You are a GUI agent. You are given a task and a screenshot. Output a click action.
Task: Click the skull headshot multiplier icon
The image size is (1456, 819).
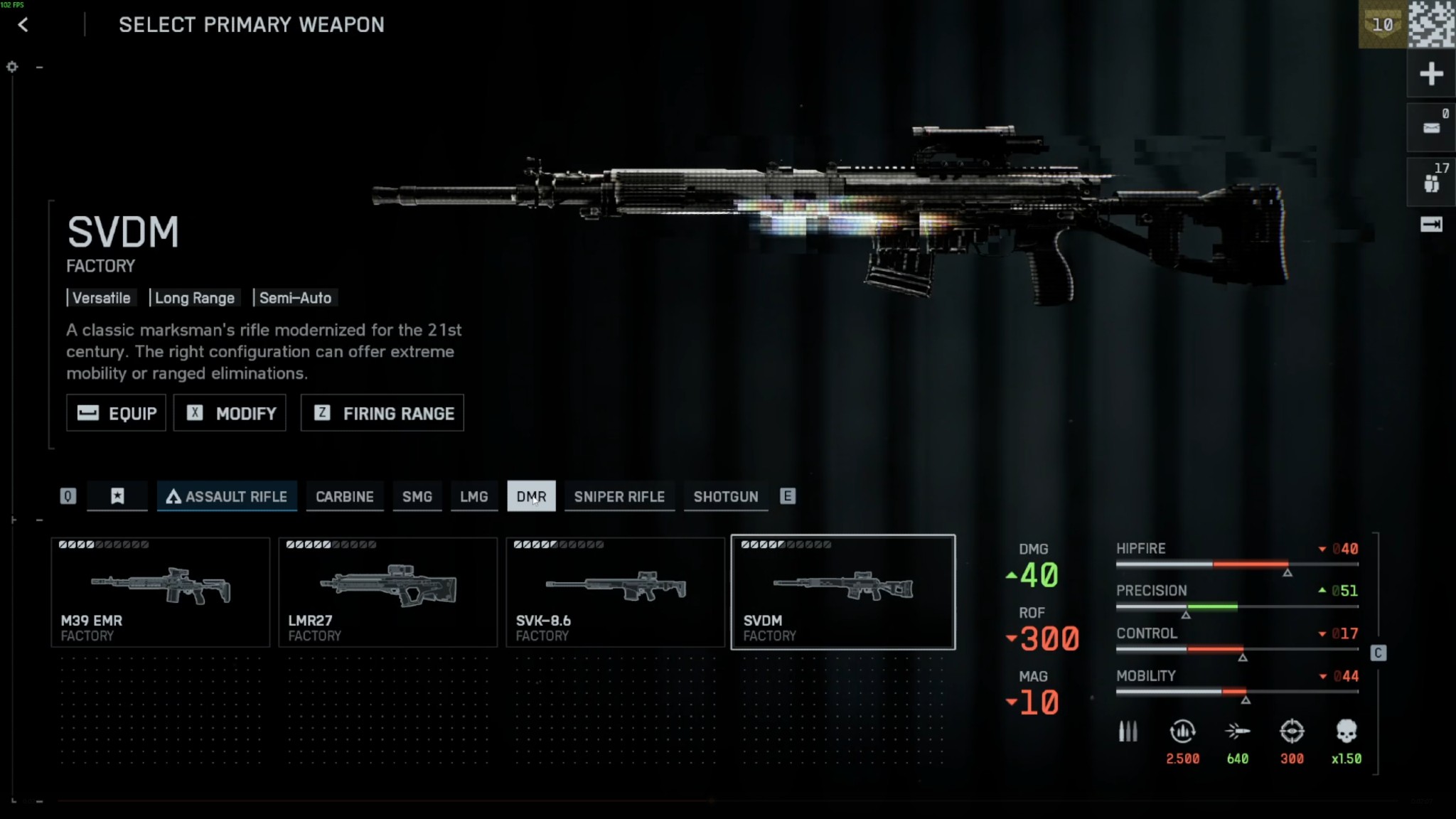click(1347, 731)
